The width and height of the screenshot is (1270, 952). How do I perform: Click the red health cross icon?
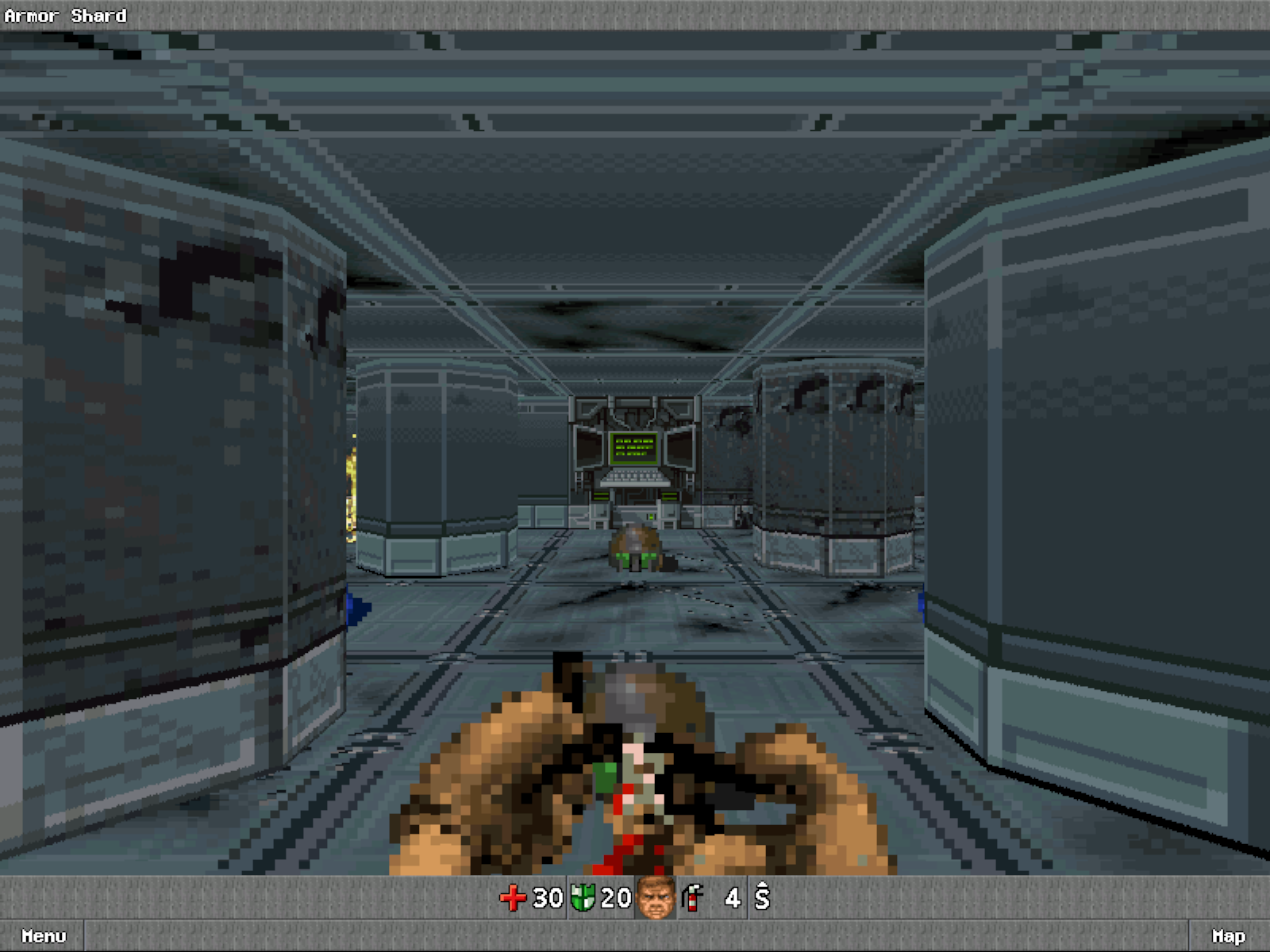(x=512, y=899)
